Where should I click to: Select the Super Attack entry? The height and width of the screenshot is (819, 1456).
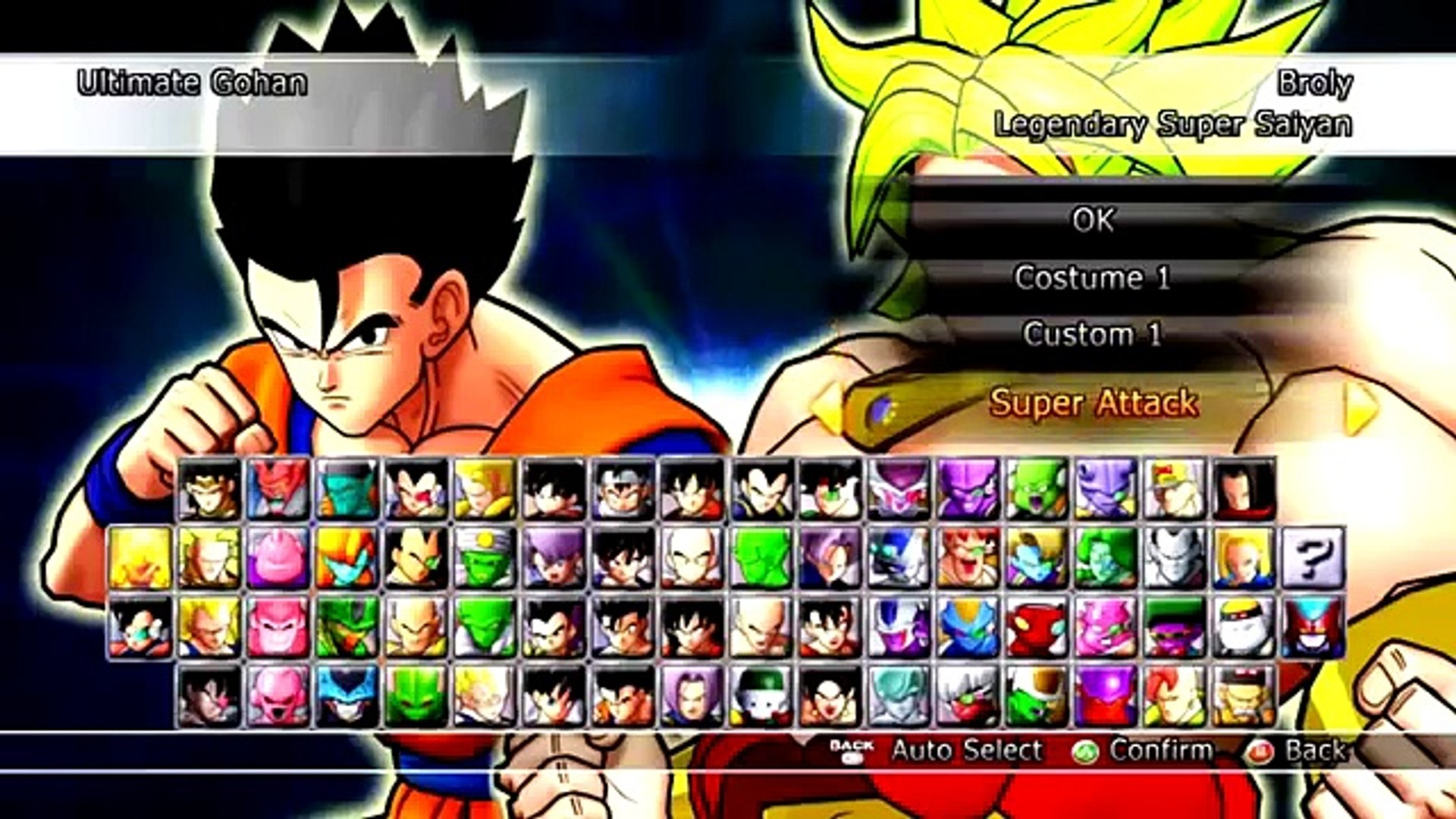[1092, 403]
